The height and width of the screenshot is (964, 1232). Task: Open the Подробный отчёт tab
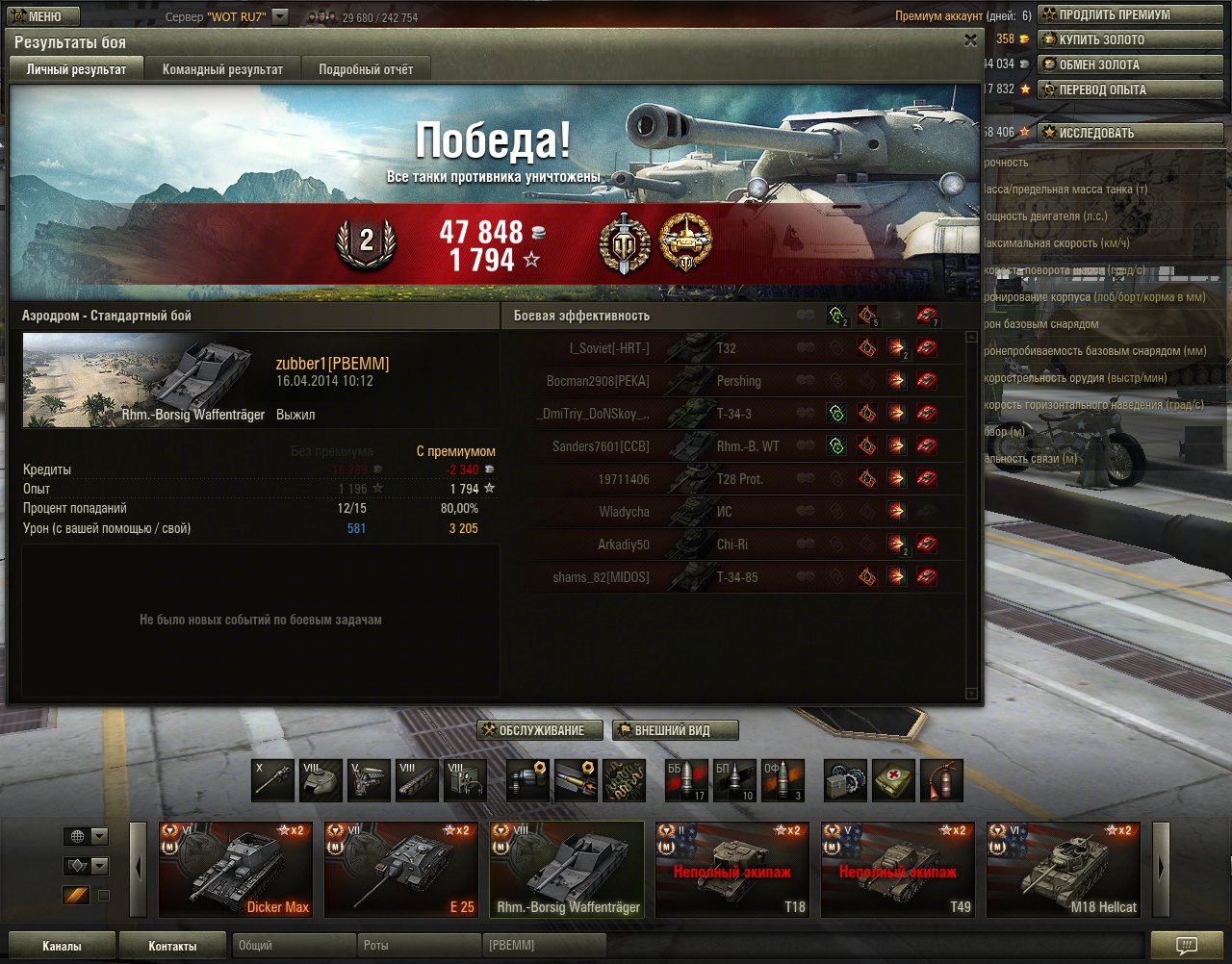pyautogui.click(x=366, y=69)
